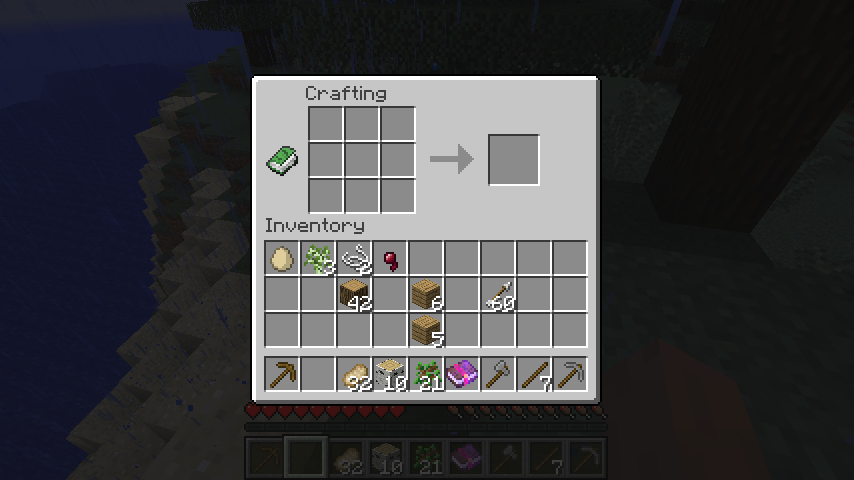Select the wooden pickaxe in the hotbar

(283, 375)
